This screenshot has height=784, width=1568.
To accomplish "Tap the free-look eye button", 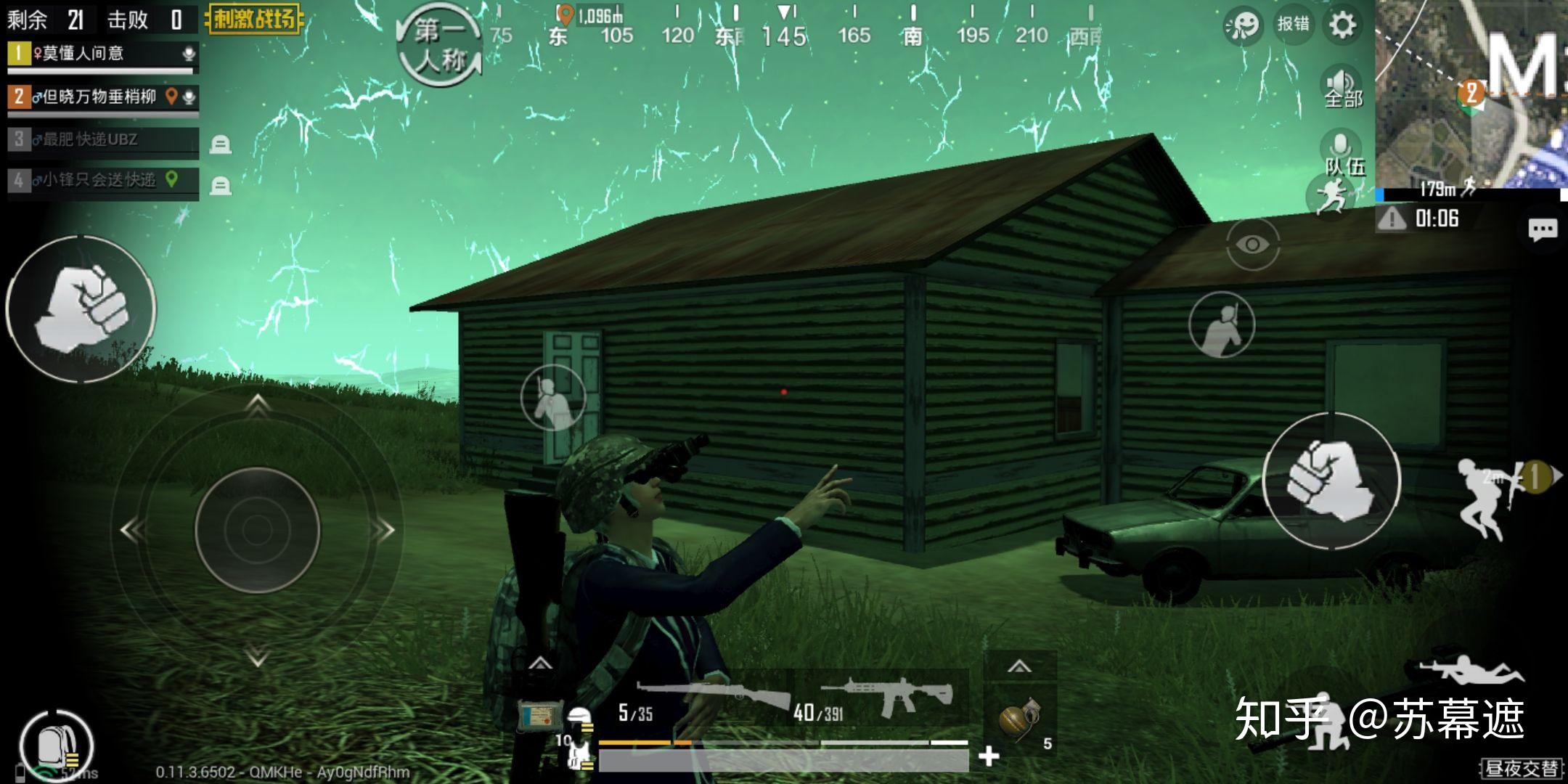I will click(1252, 245).
